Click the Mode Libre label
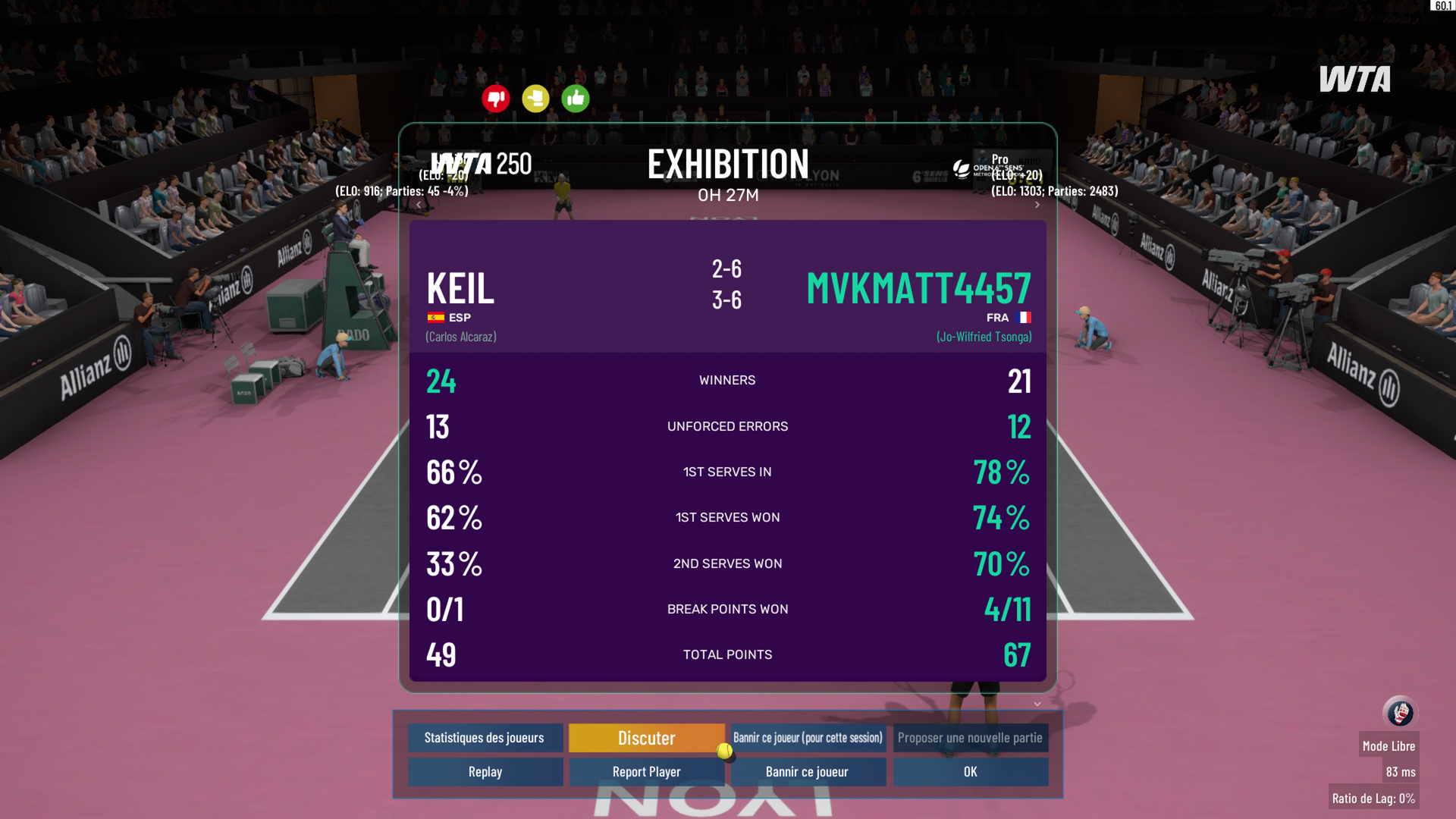Viewport: 1456px width, 819px height. [1389, 746]
